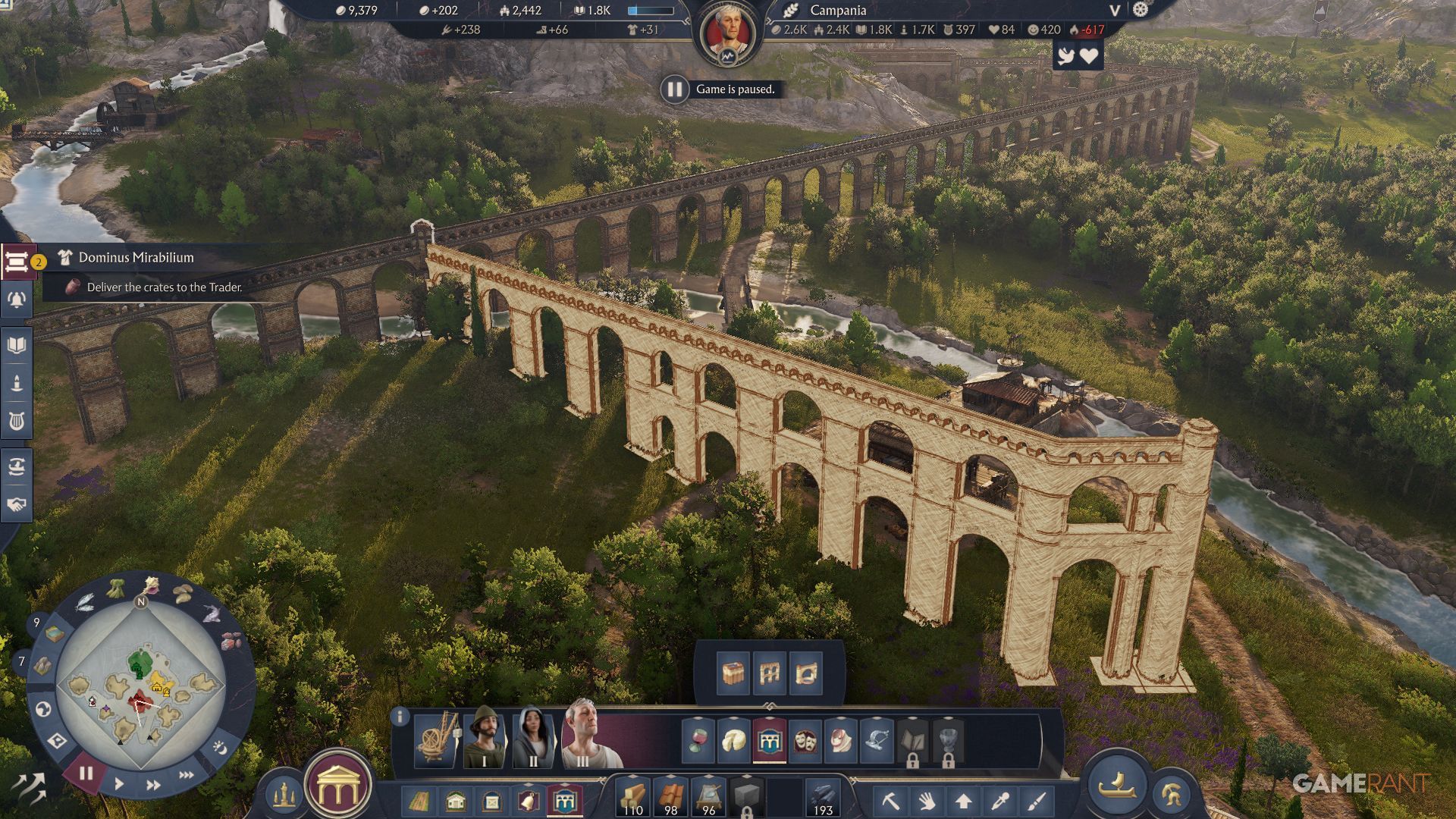This screenshot has width=1456, height=819.
Task: Choose the theatre masks build category
Action: (x=805, y=740)
